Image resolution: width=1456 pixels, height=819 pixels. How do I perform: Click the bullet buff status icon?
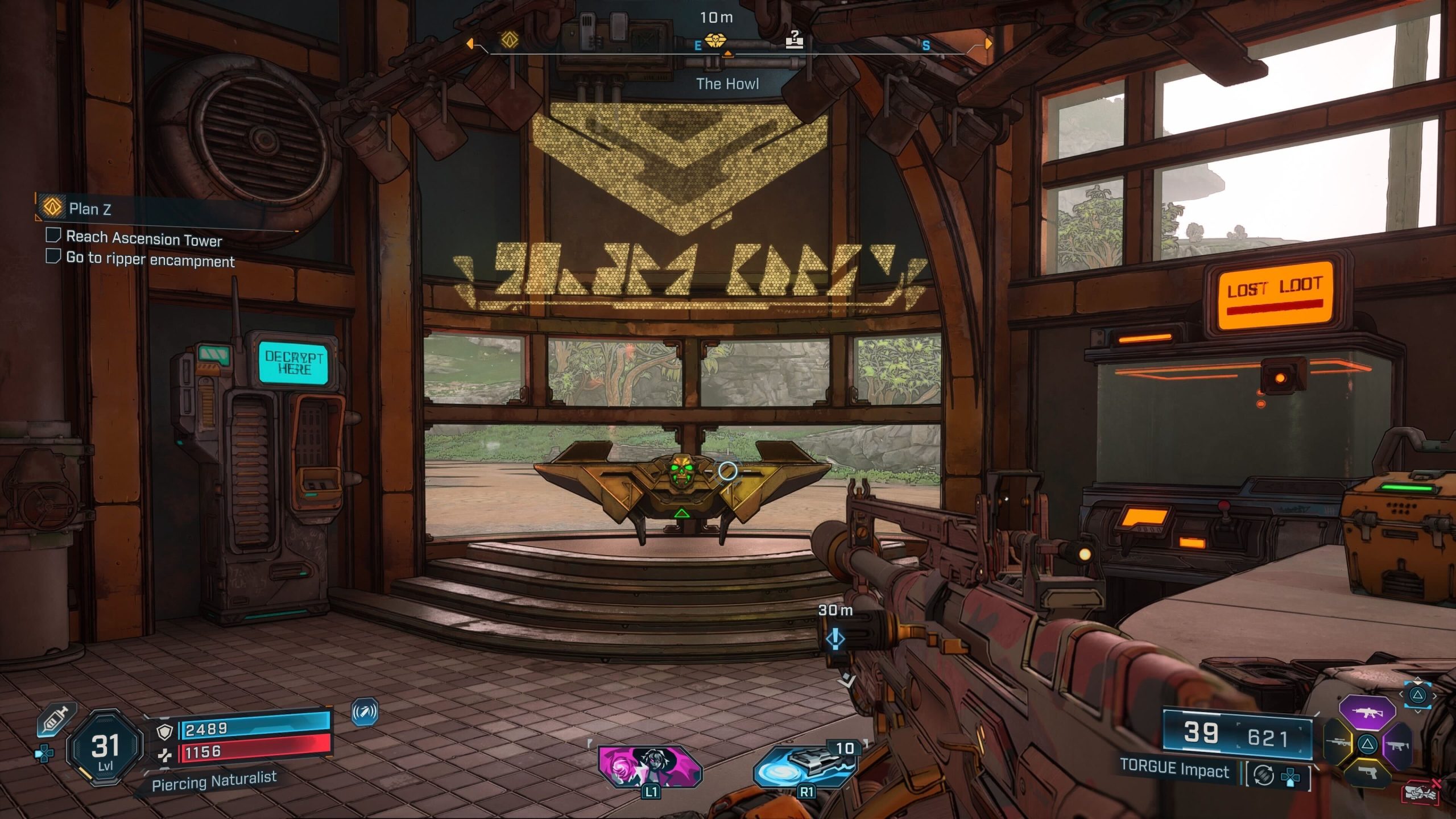coord(365,712)
